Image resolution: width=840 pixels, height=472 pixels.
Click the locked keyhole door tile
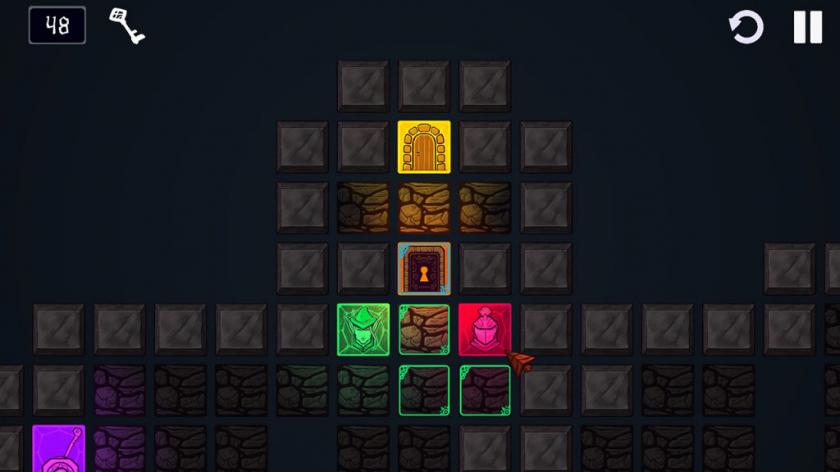424,269
